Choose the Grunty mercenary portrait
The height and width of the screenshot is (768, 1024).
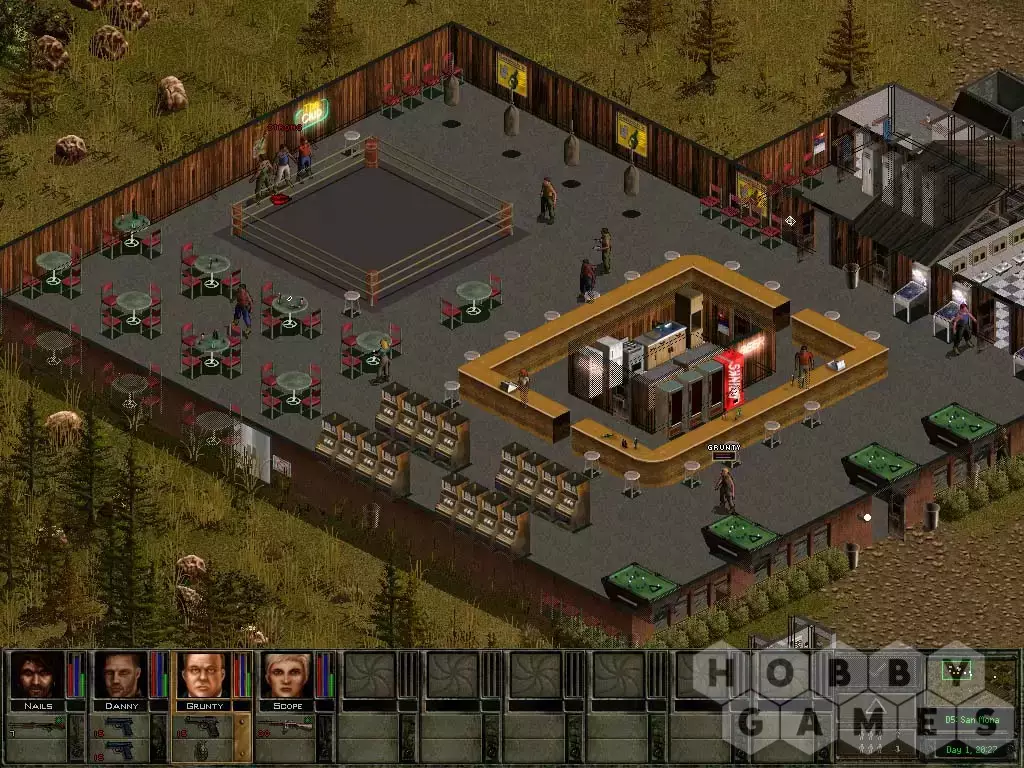[203, 676]
